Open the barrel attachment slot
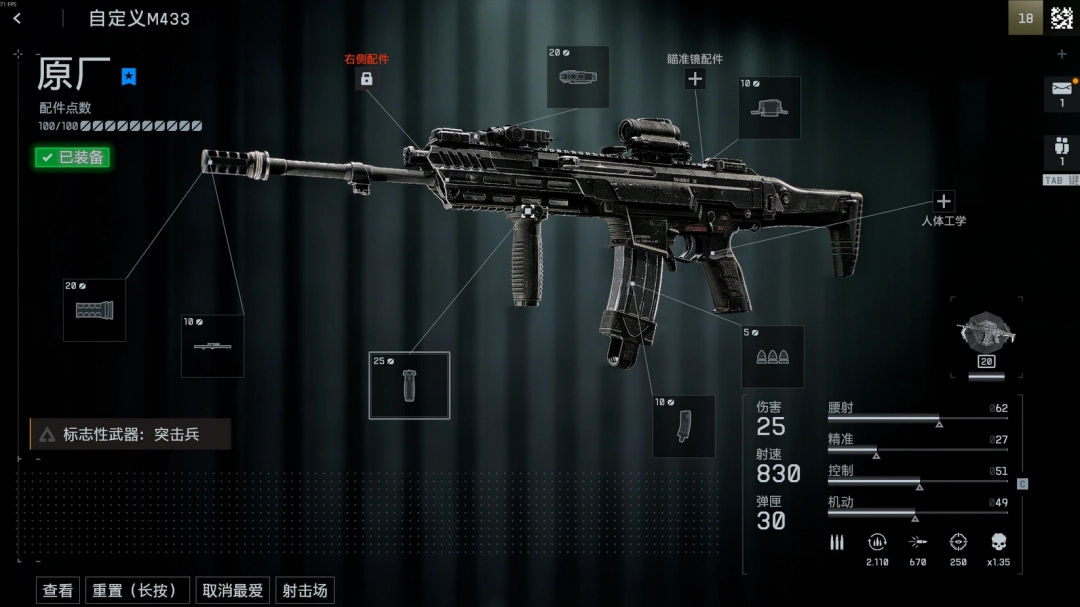 click(x=213, y=346)
